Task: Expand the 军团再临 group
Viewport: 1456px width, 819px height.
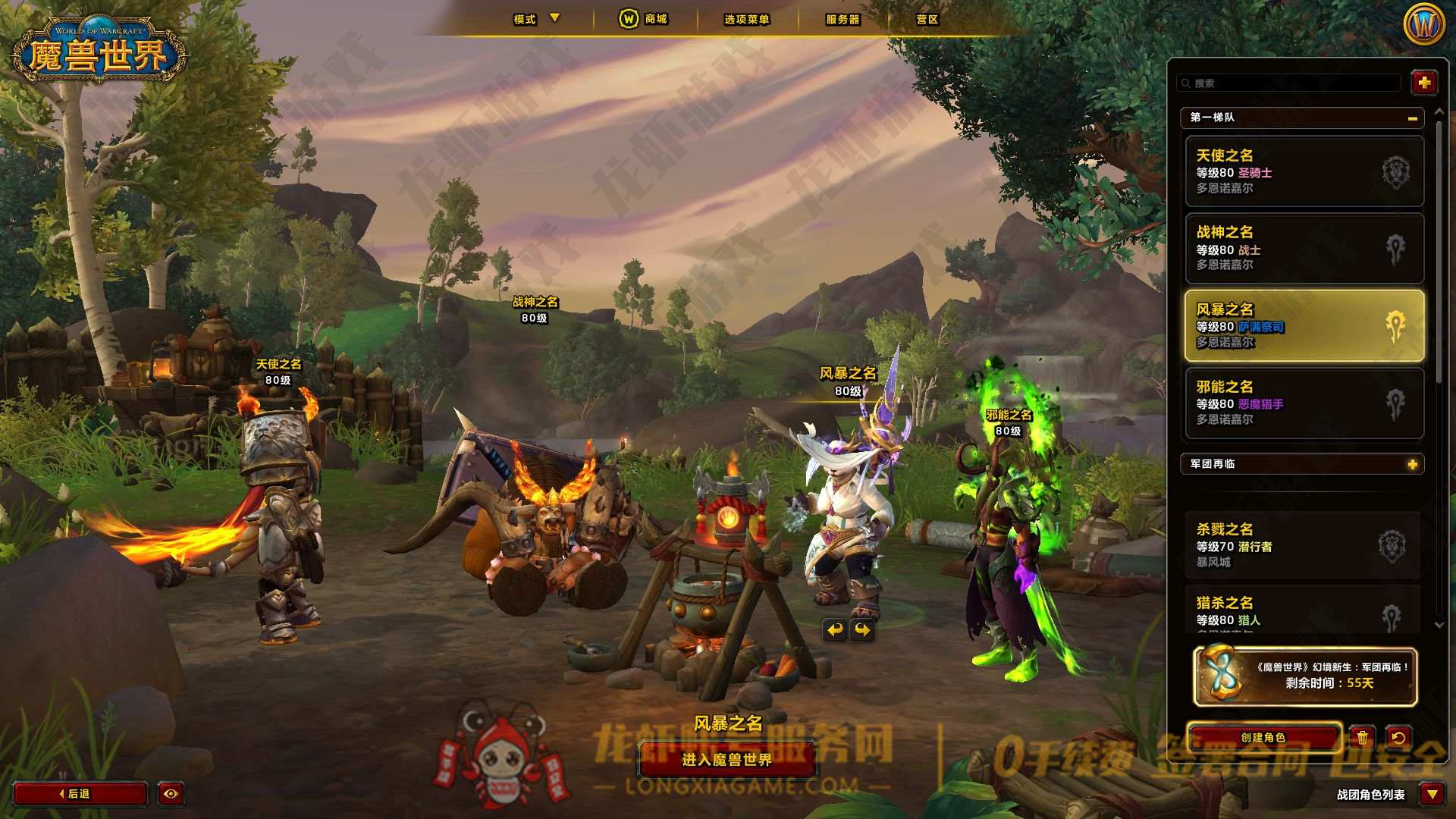Action: point(1412,464)
